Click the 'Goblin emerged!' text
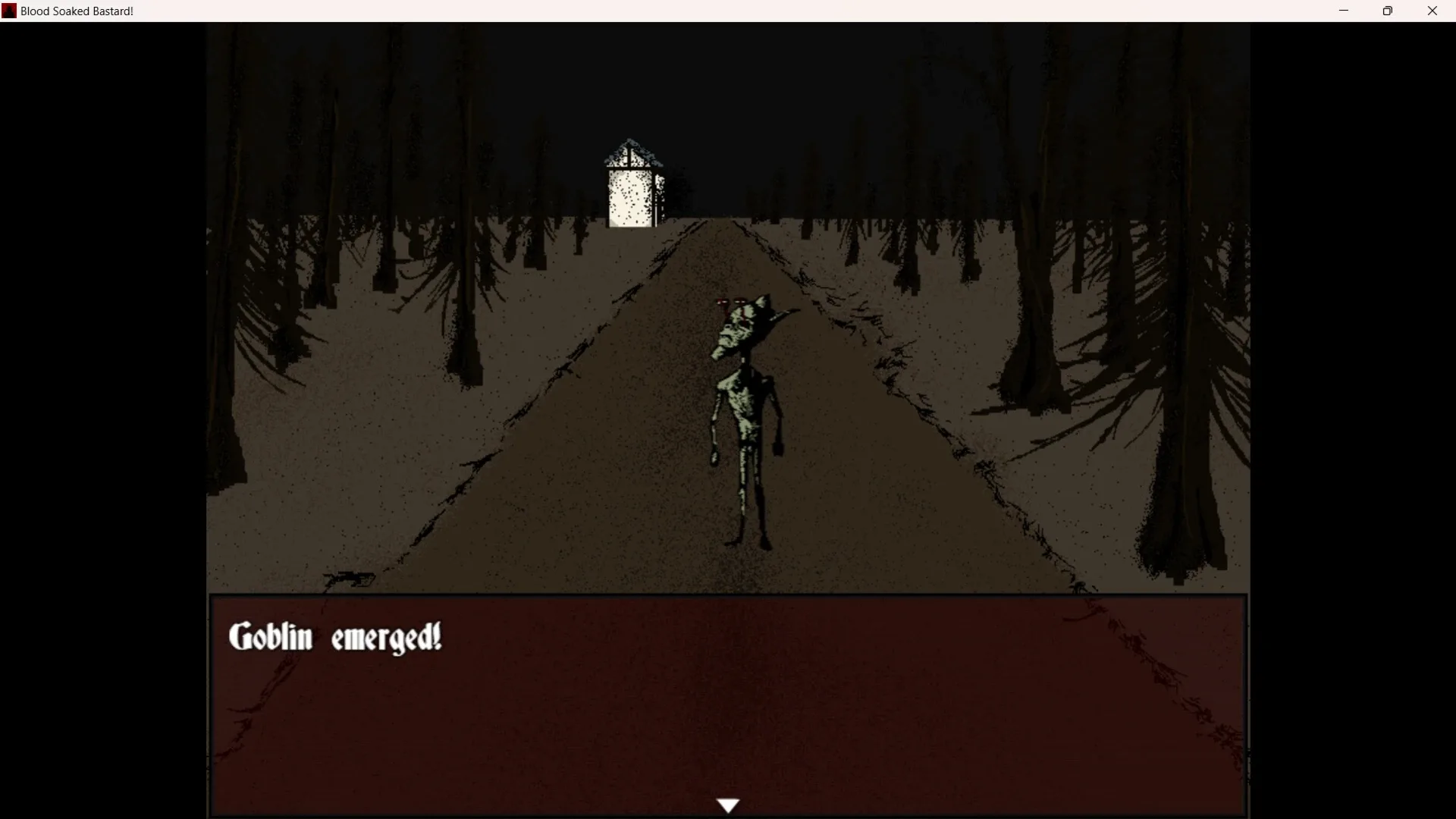Viewport: 1456px width, 819px height. [334, 637]
